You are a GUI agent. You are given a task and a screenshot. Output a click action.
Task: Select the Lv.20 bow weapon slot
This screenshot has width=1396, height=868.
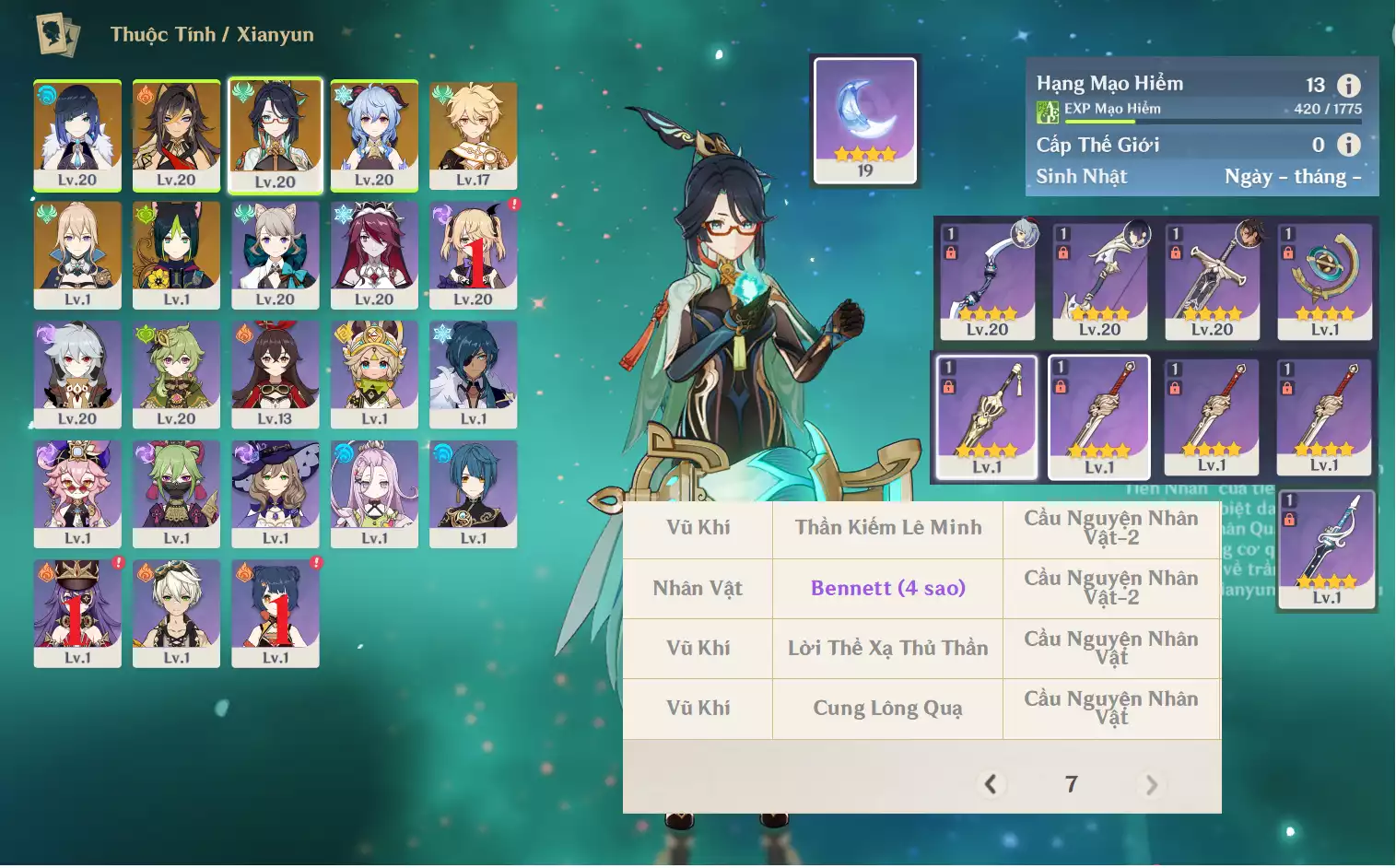tap(987, 280)
